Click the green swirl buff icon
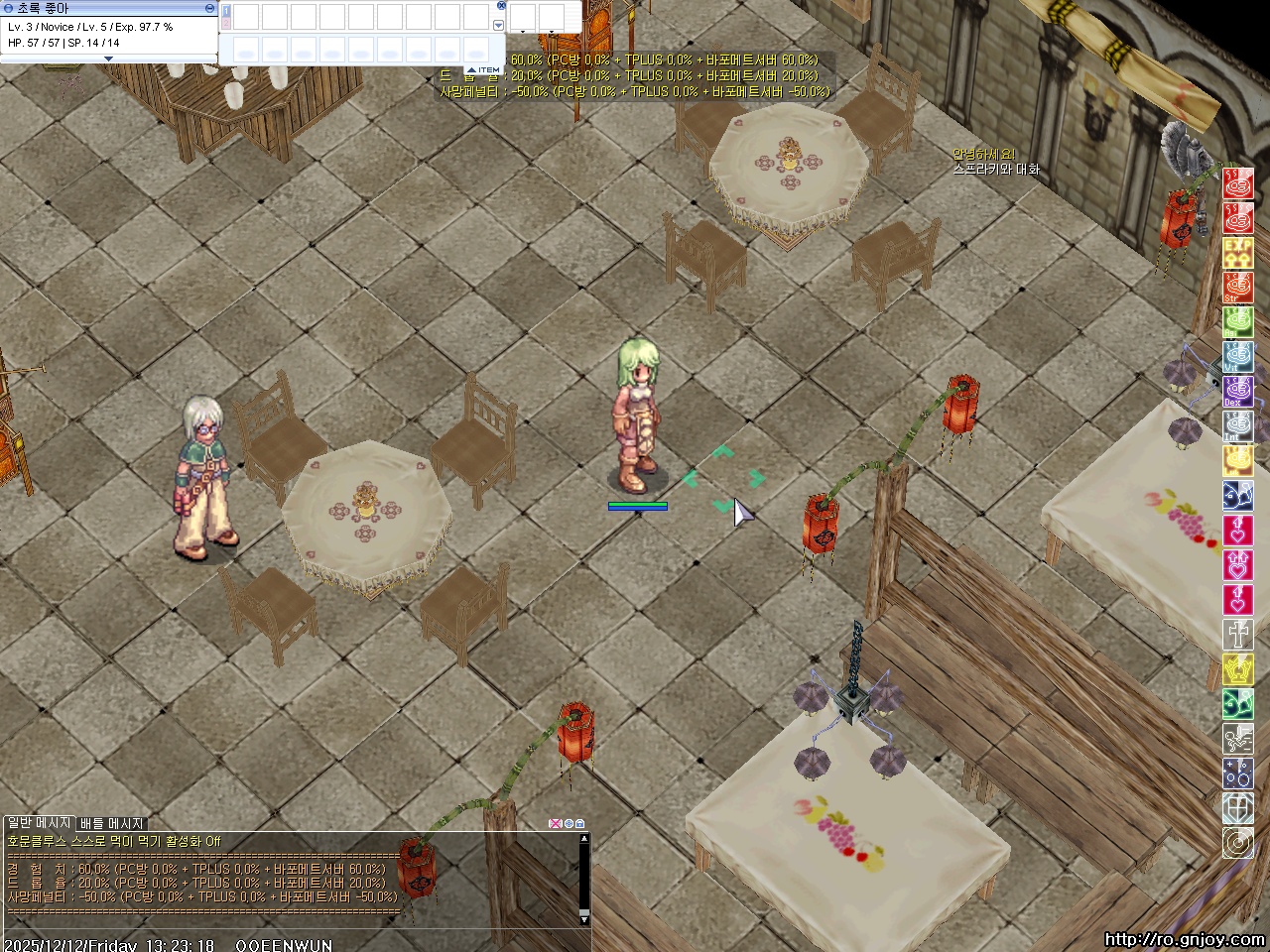Viewport: 1270px width, 952px height. pos(1237,703)
